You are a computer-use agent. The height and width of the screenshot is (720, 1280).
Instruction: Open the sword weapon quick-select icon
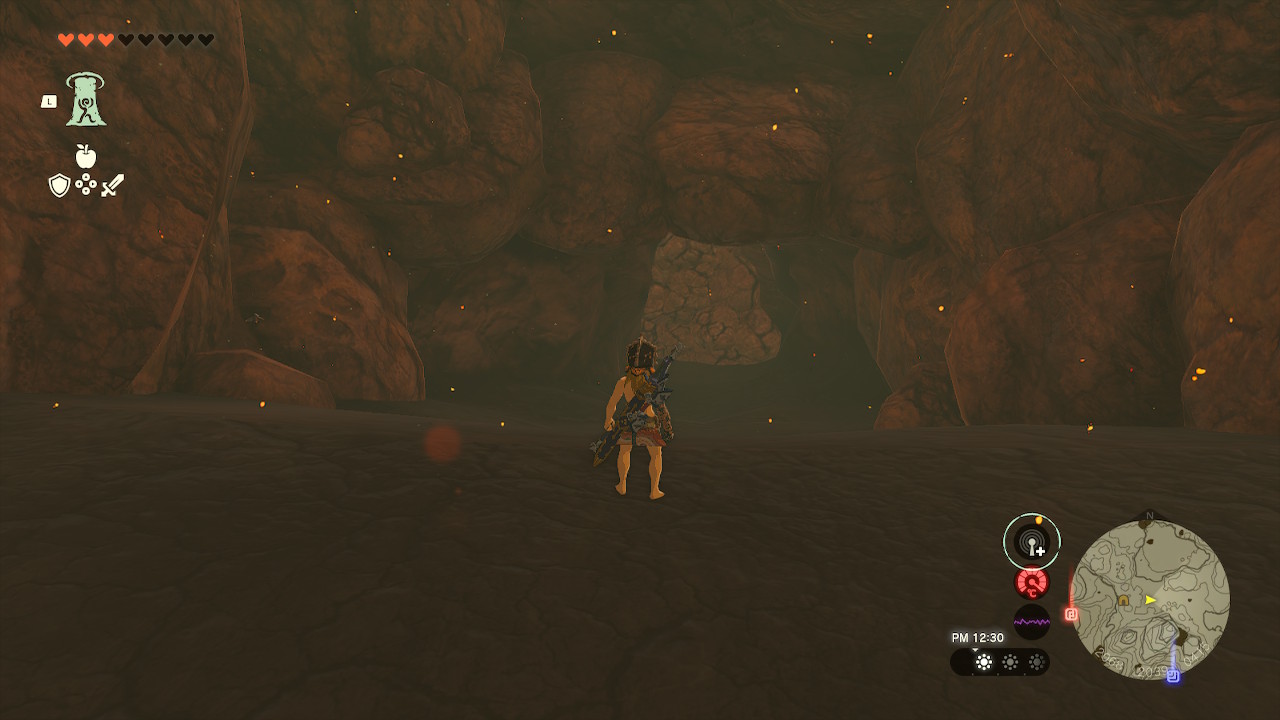pyautogui.click(x=112, y=185)
